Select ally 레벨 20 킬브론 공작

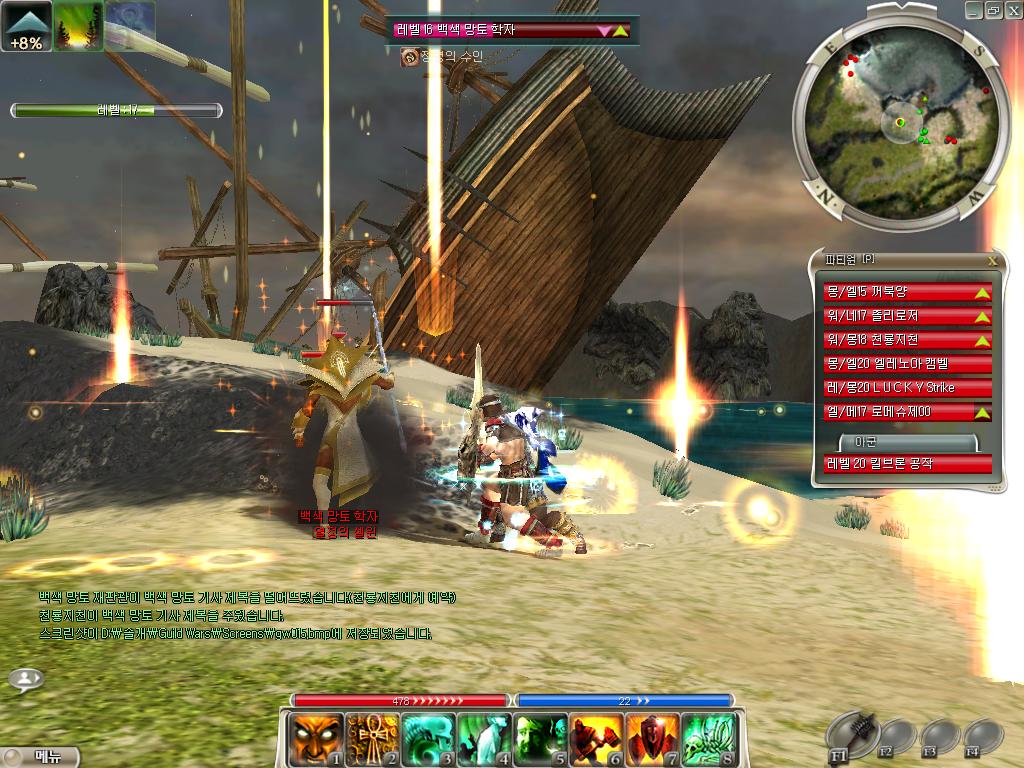(x=907, y=464)
